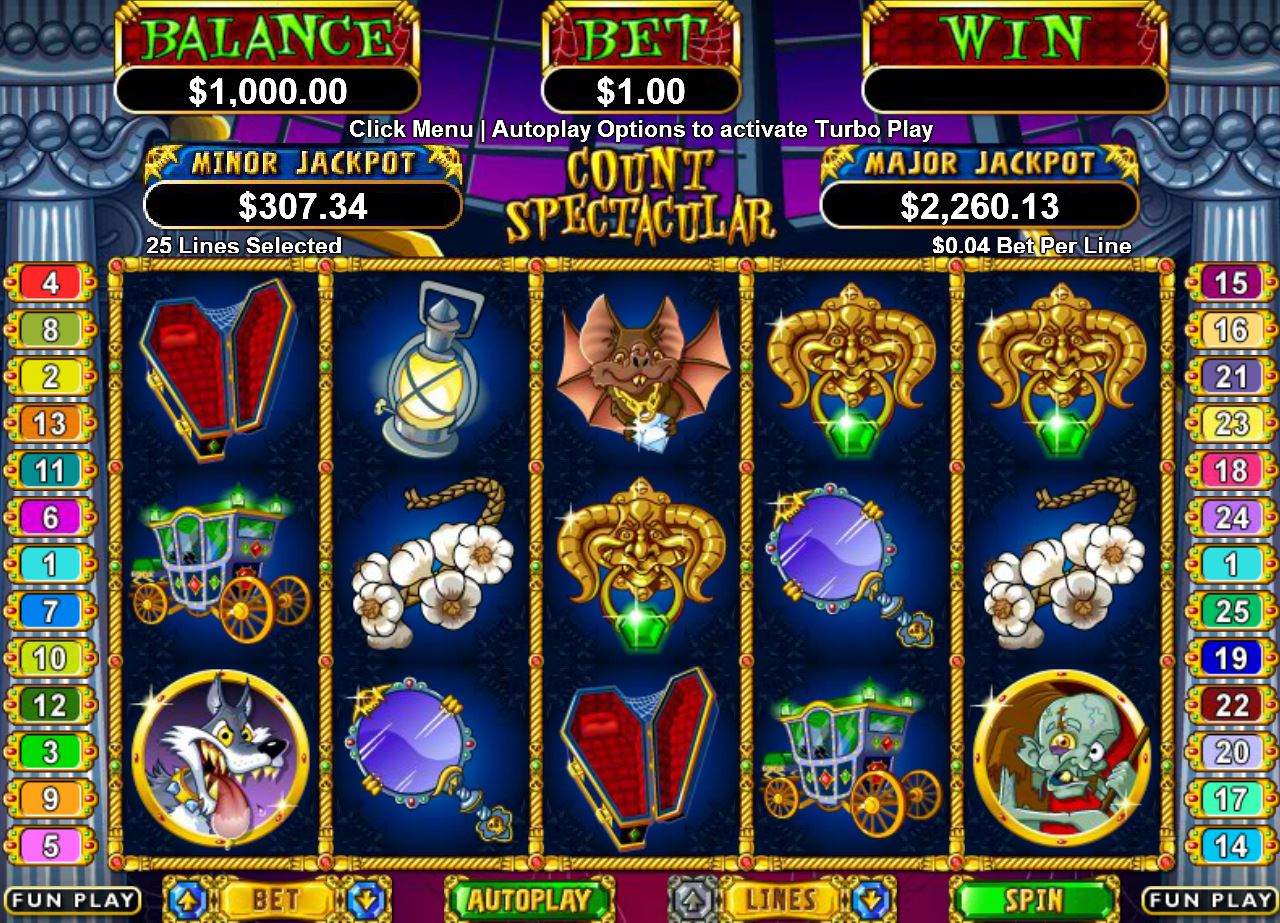Activate payline number 23
Image resolution: width=1280 pixels, height=923 pixels.
coord(1231,424)
